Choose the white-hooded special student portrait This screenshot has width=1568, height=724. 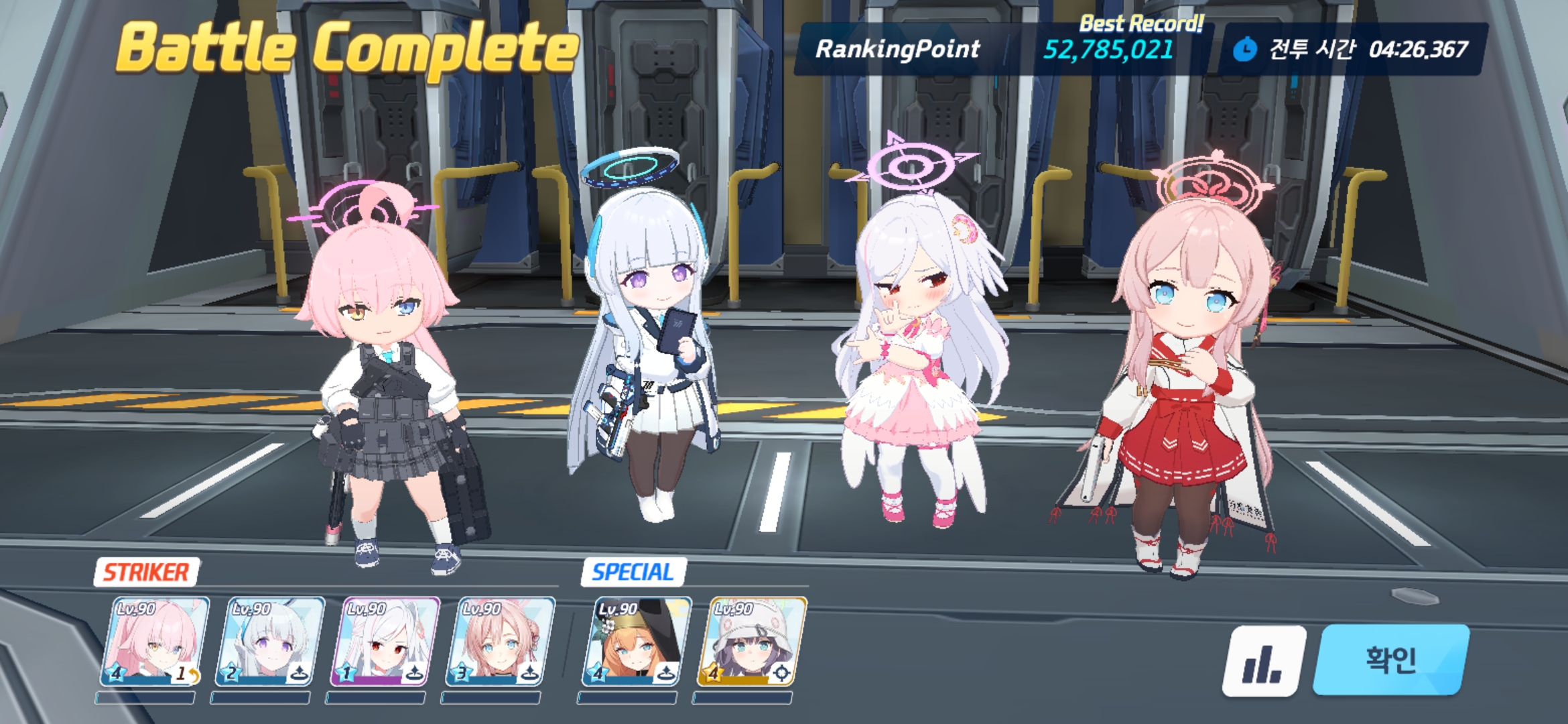coord(750,642)
